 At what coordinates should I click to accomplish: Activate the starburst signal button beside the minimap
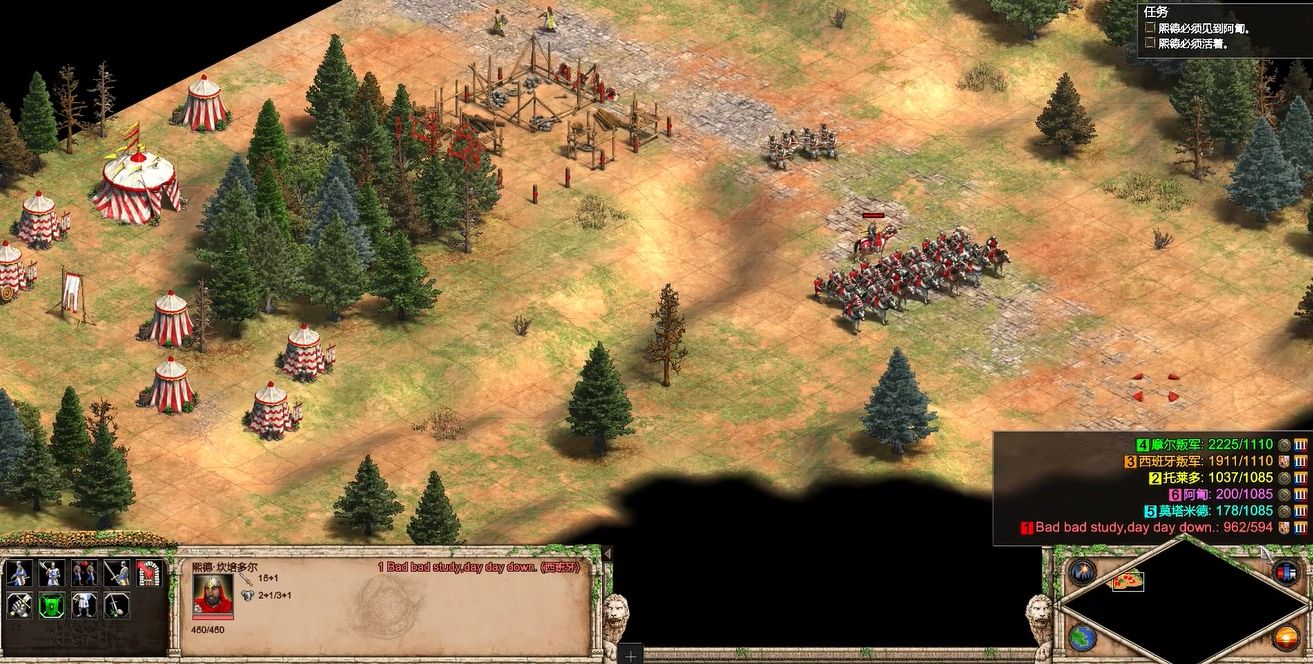[1081, 573]
